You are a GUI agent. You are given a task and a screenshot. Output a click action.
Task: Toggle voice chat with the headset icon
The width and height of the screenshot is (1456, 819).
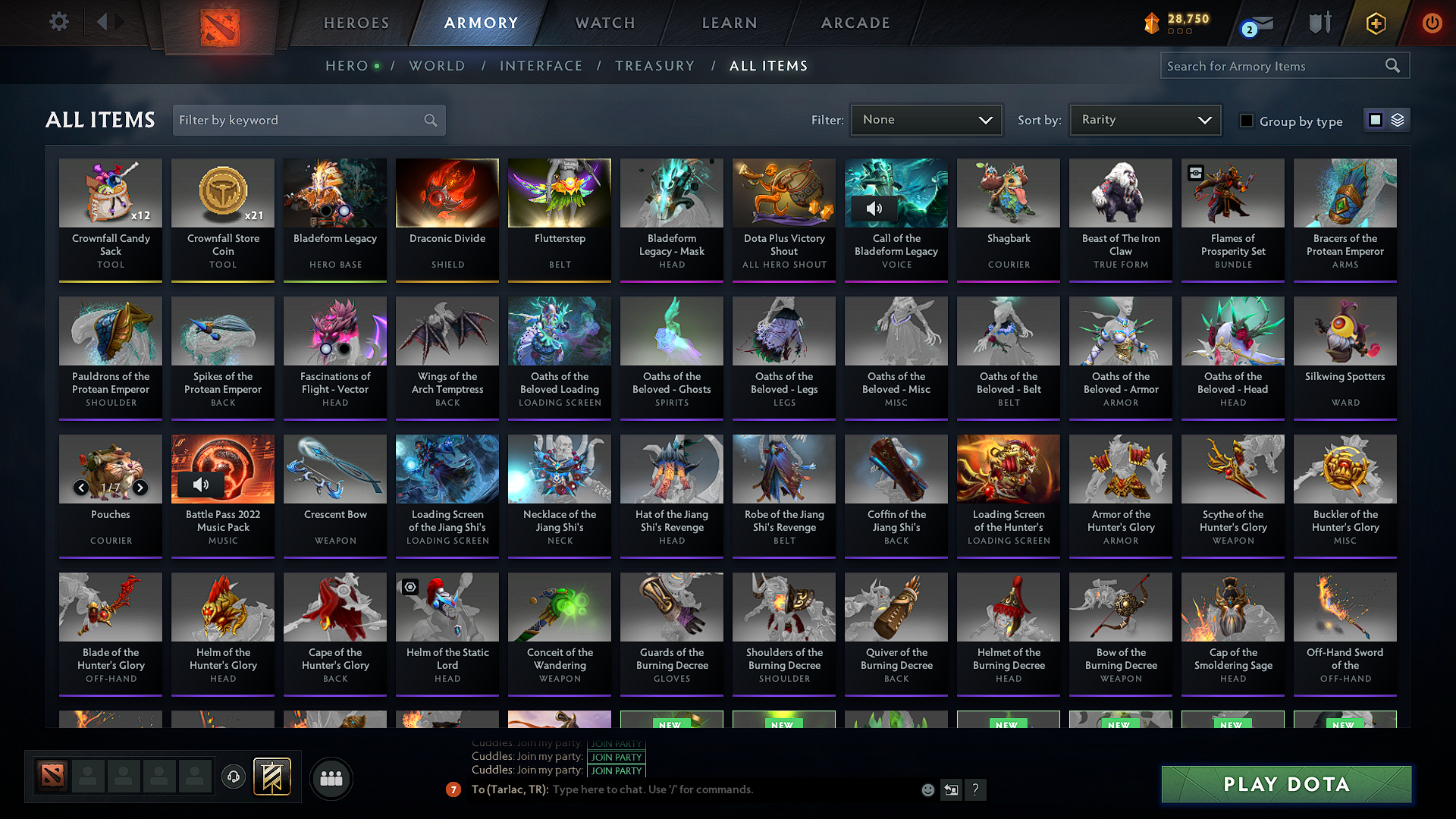click(x=234, y=777)
